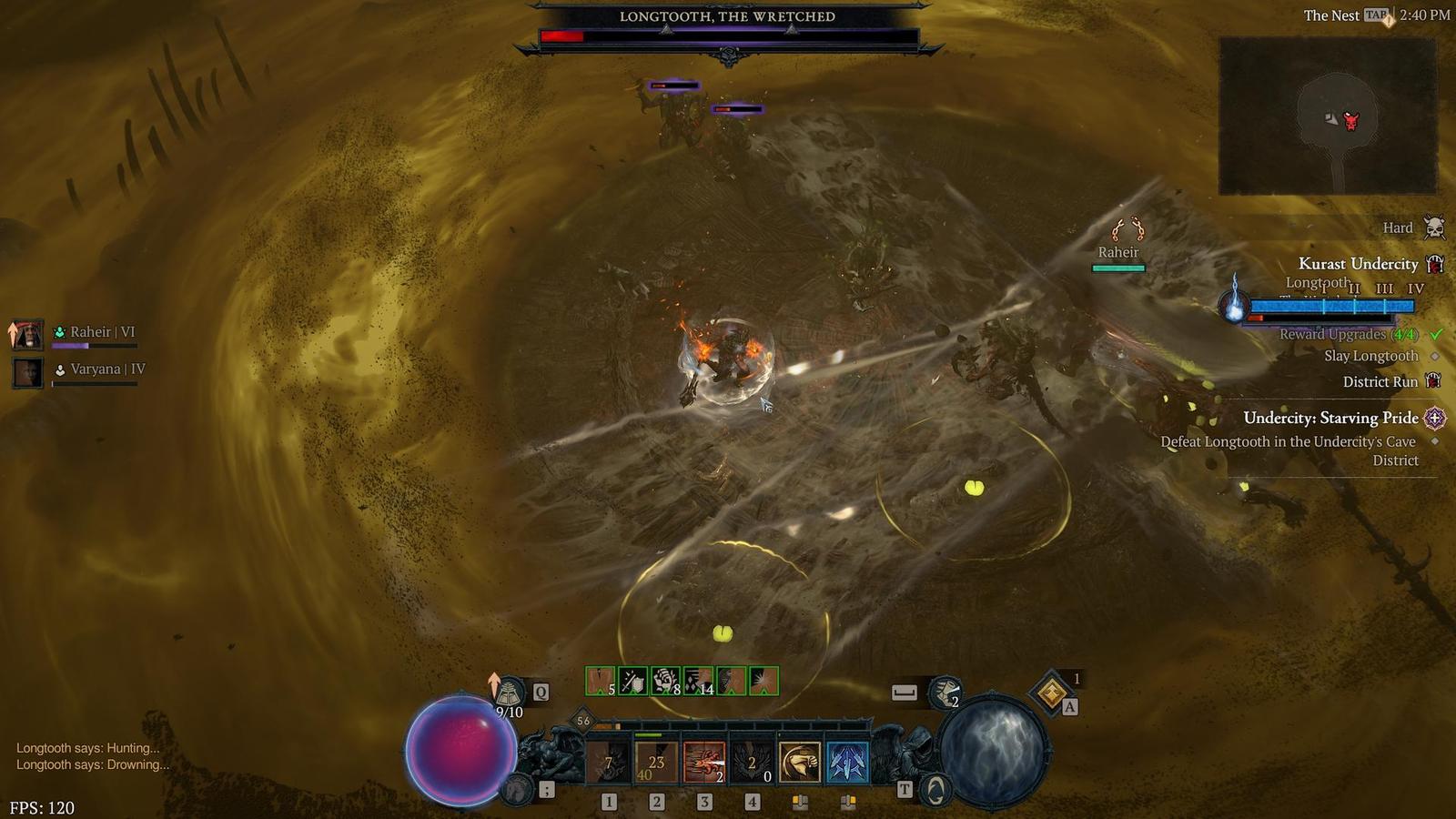This screenshot has height=819, width=1456.
Task: Inspect the clenched fist buff icon
Action: pyautogui.click(x=665, y=681)
